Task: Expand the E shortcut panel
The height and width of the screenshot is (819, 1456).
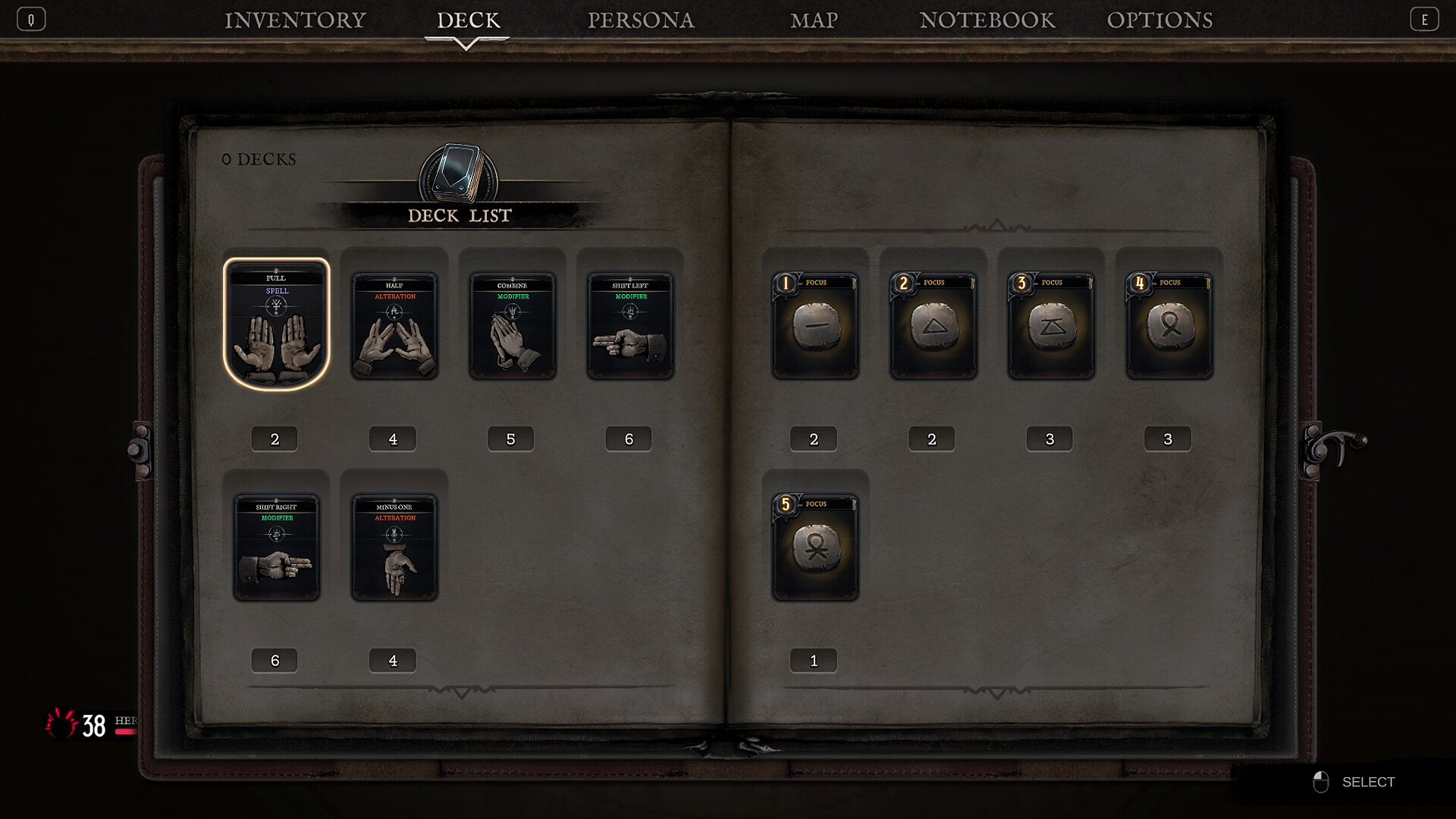Action: point(1425,18)
